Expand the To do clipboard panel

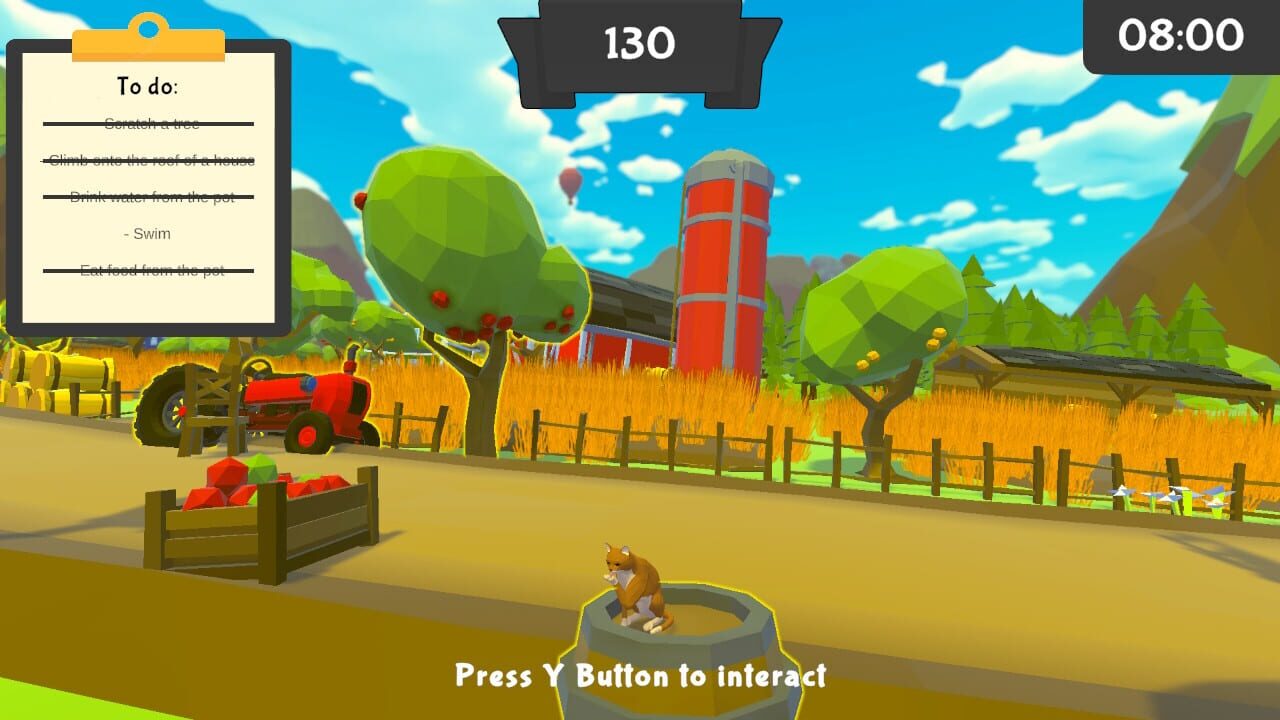tap(150, 180)
